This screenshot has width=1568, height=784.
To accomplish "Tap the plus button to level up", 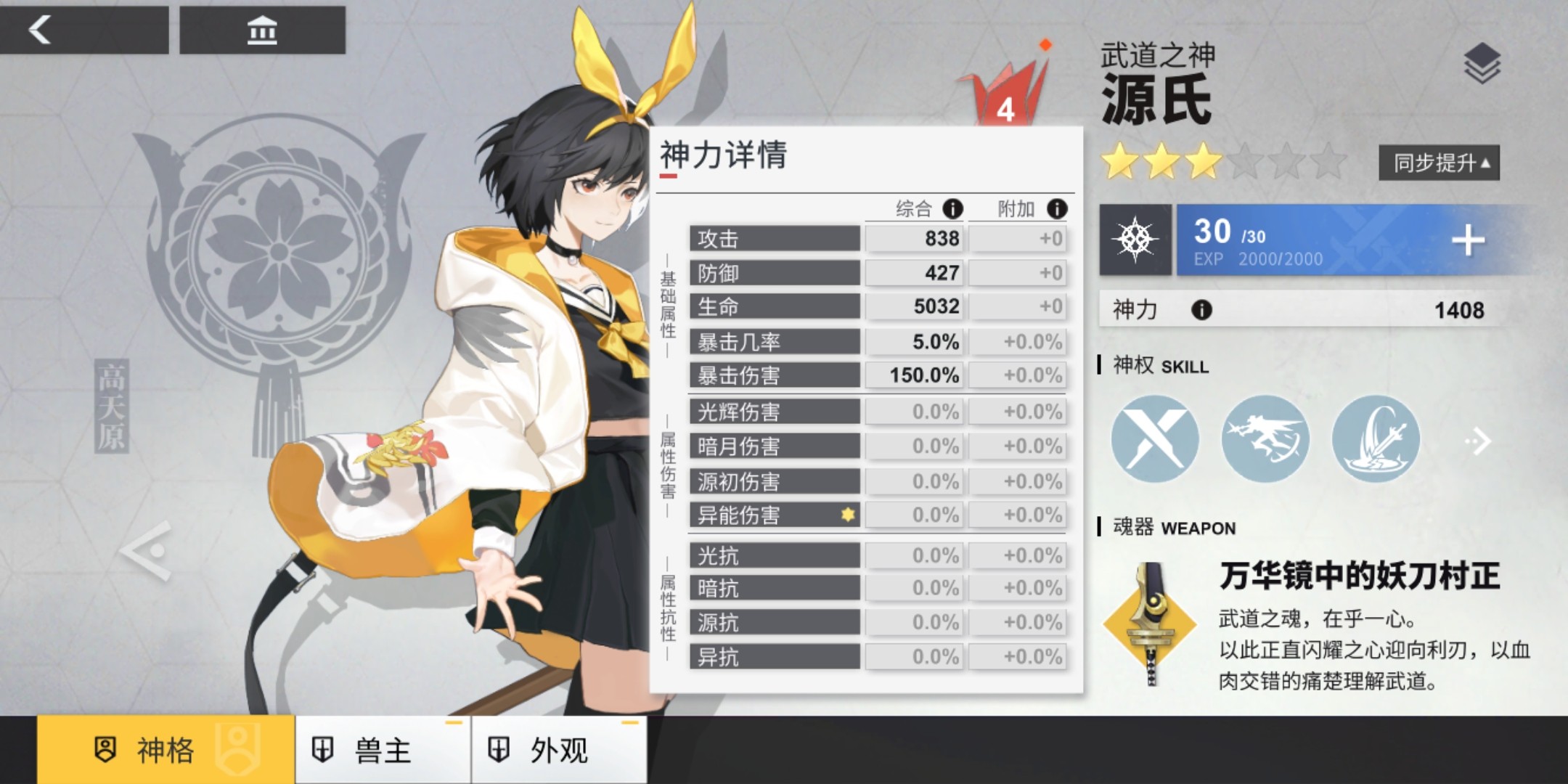I will (1468, 240).
